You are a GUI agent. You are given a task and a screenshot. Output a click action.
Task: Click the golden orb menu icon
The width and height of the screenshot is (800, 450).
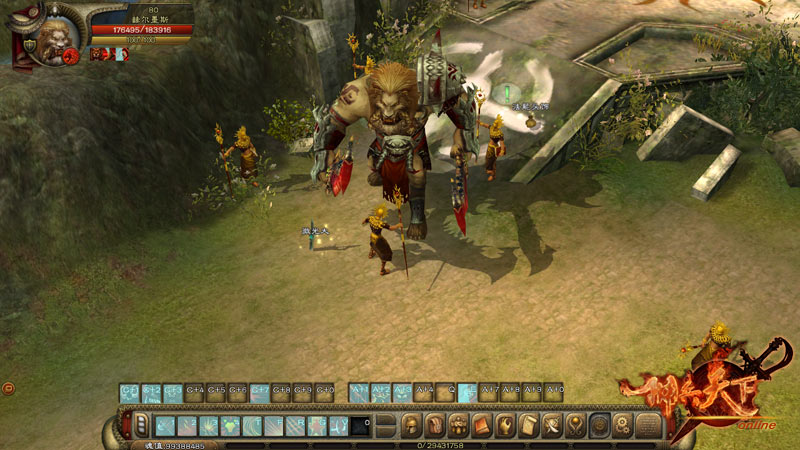pyautogui.click(x=576, y=426)
